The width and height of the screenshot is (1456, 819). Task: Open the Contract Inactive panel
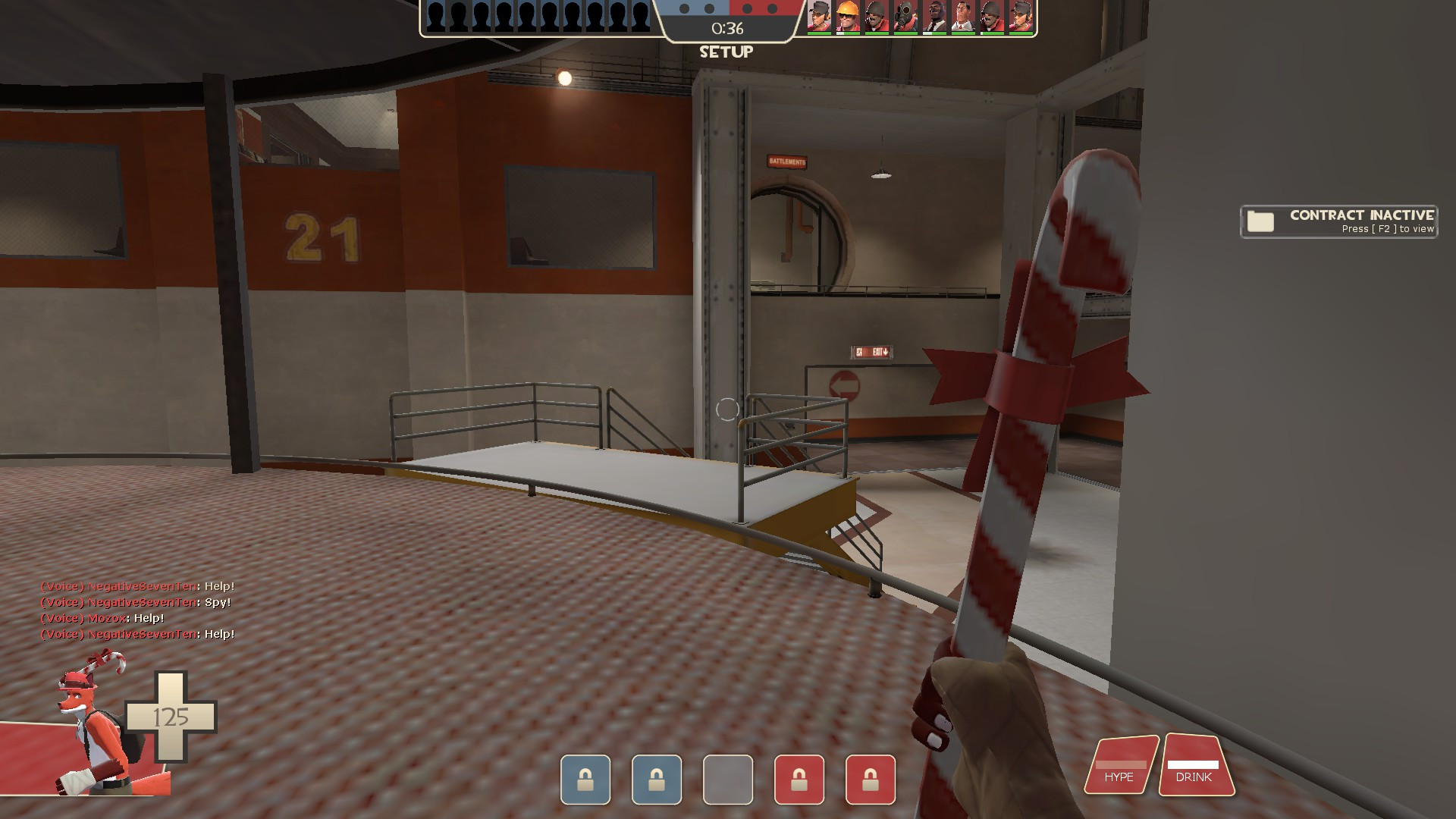[x=1338, y=221]
